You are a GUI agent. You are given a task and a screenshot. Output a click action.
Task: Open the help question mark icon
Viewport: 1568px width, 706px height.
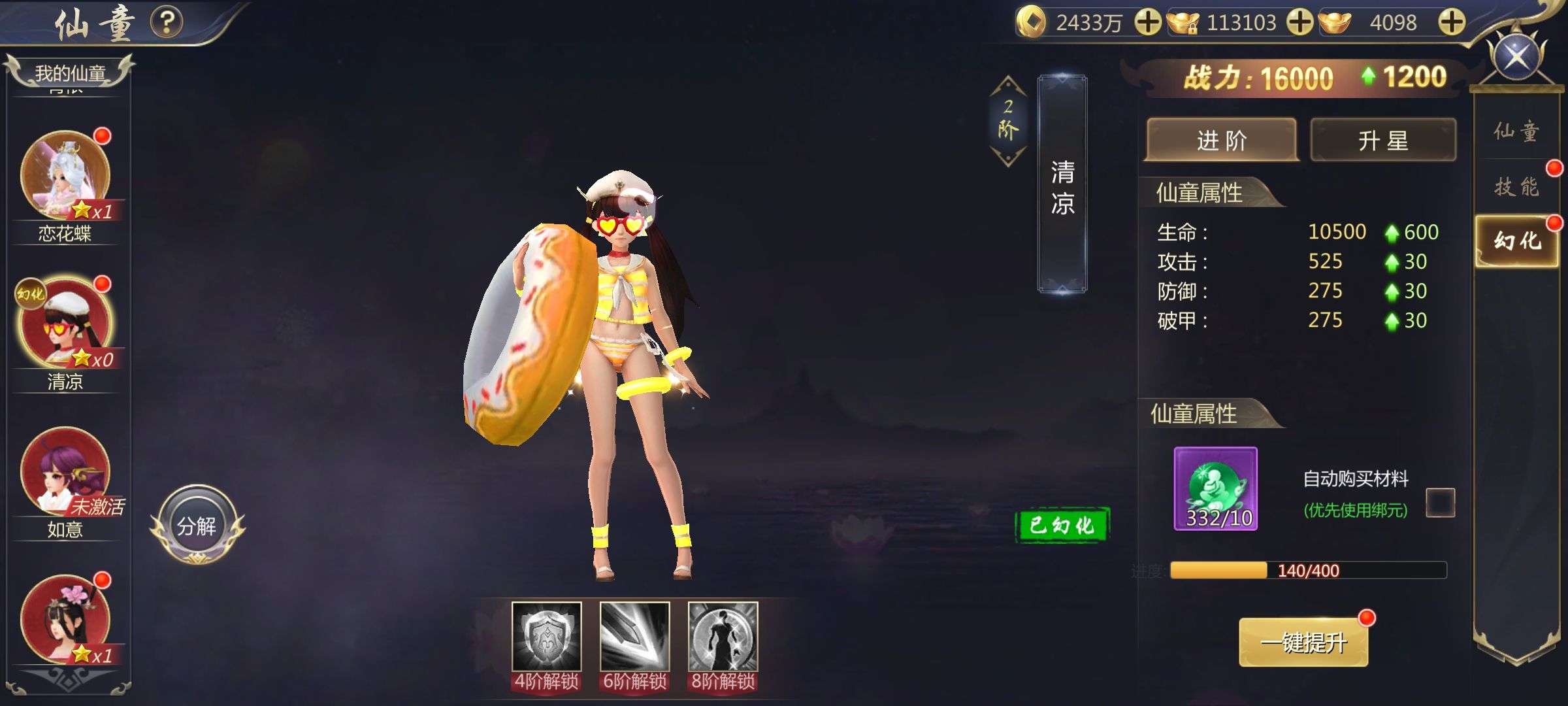click(167, 22)
